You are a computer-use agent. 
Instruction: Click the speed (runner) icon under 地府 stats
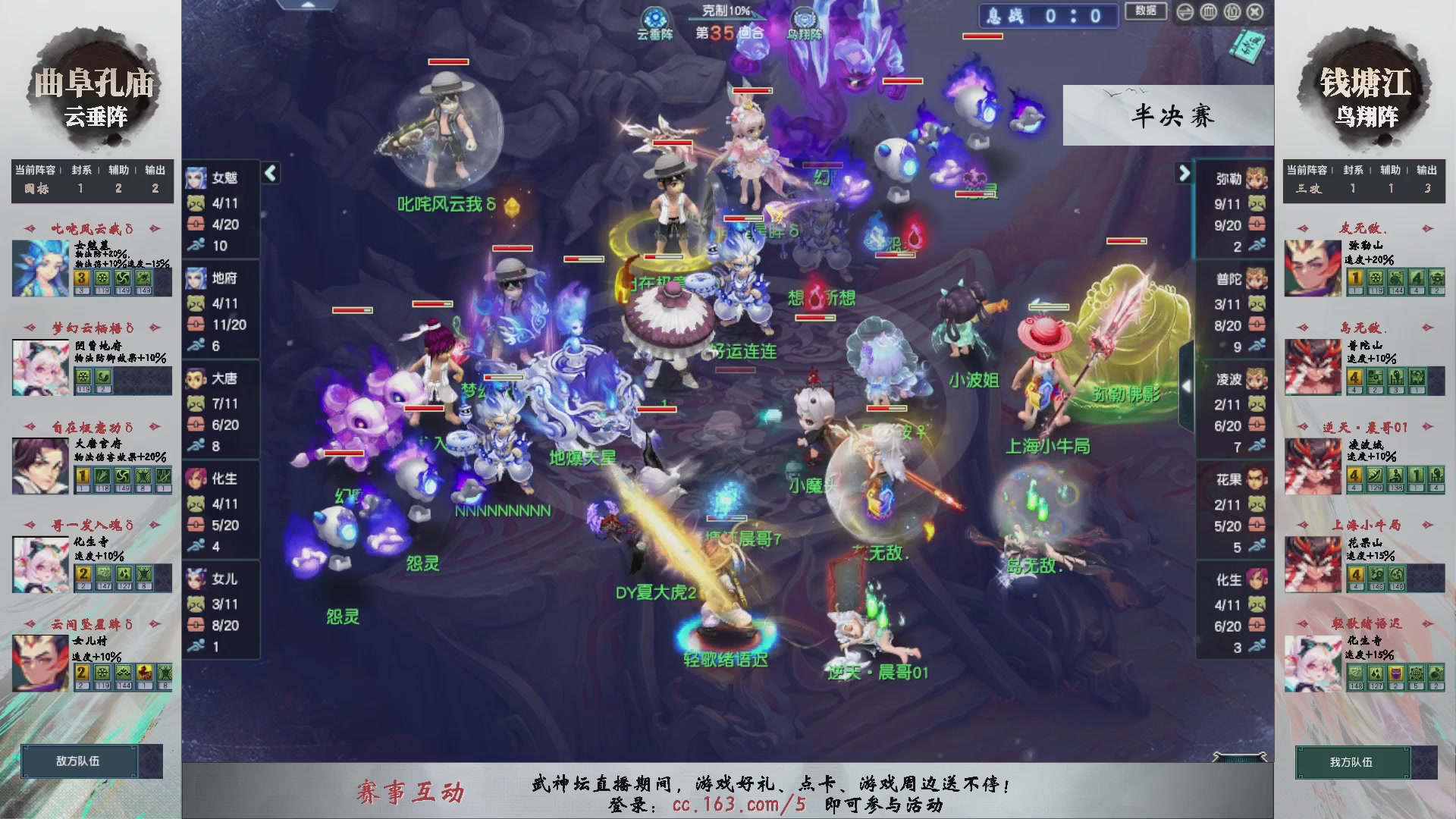[195, 347]
